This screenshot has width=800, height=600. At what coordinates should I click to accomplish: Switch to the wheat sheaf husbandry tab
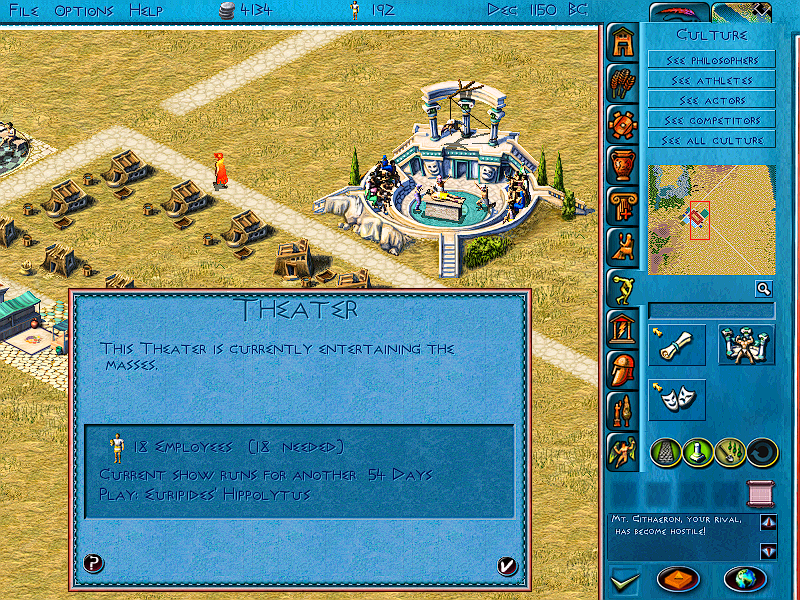622,82
